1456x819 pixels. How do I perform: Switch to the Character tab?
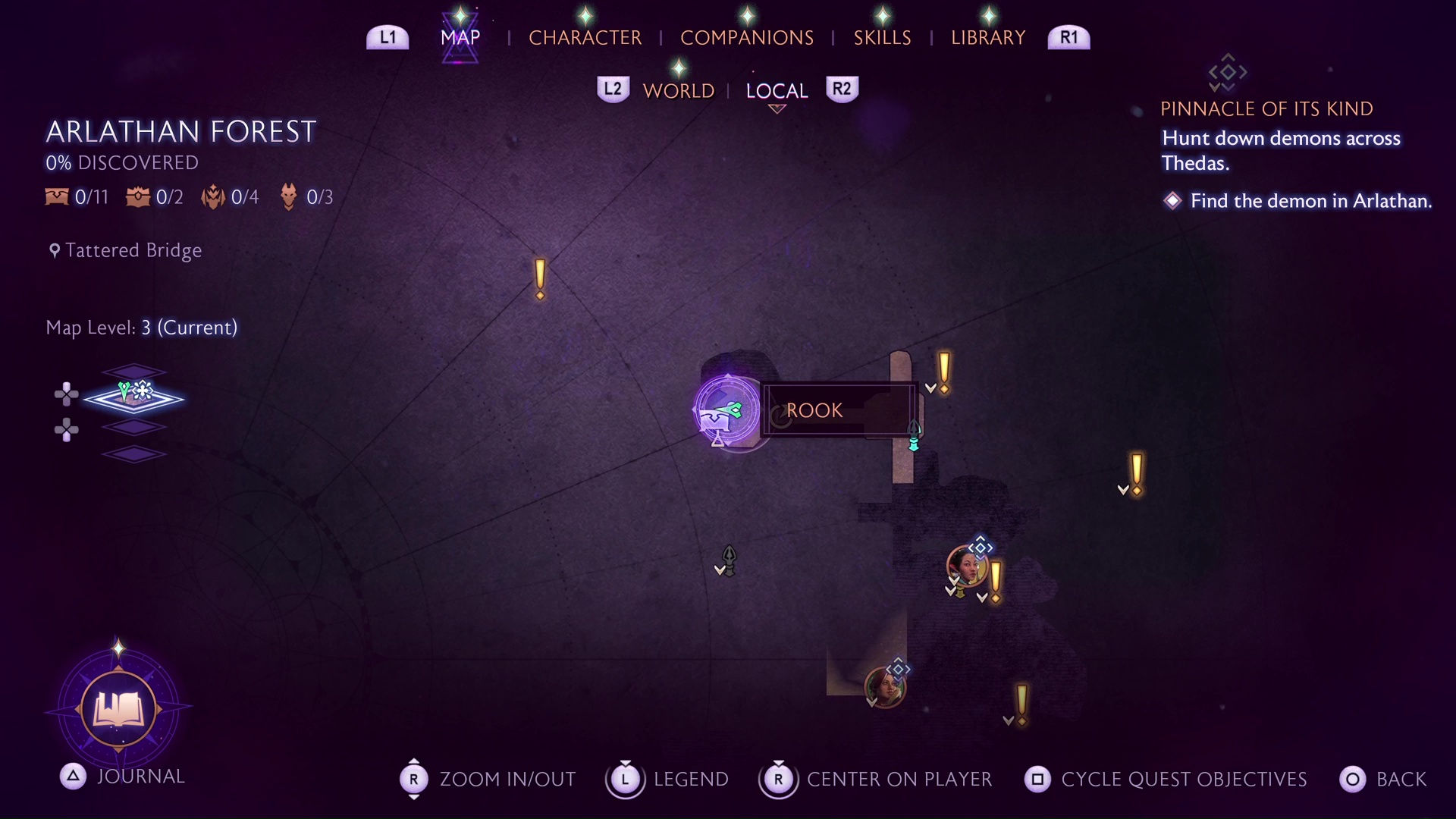(x=585, y=37)
